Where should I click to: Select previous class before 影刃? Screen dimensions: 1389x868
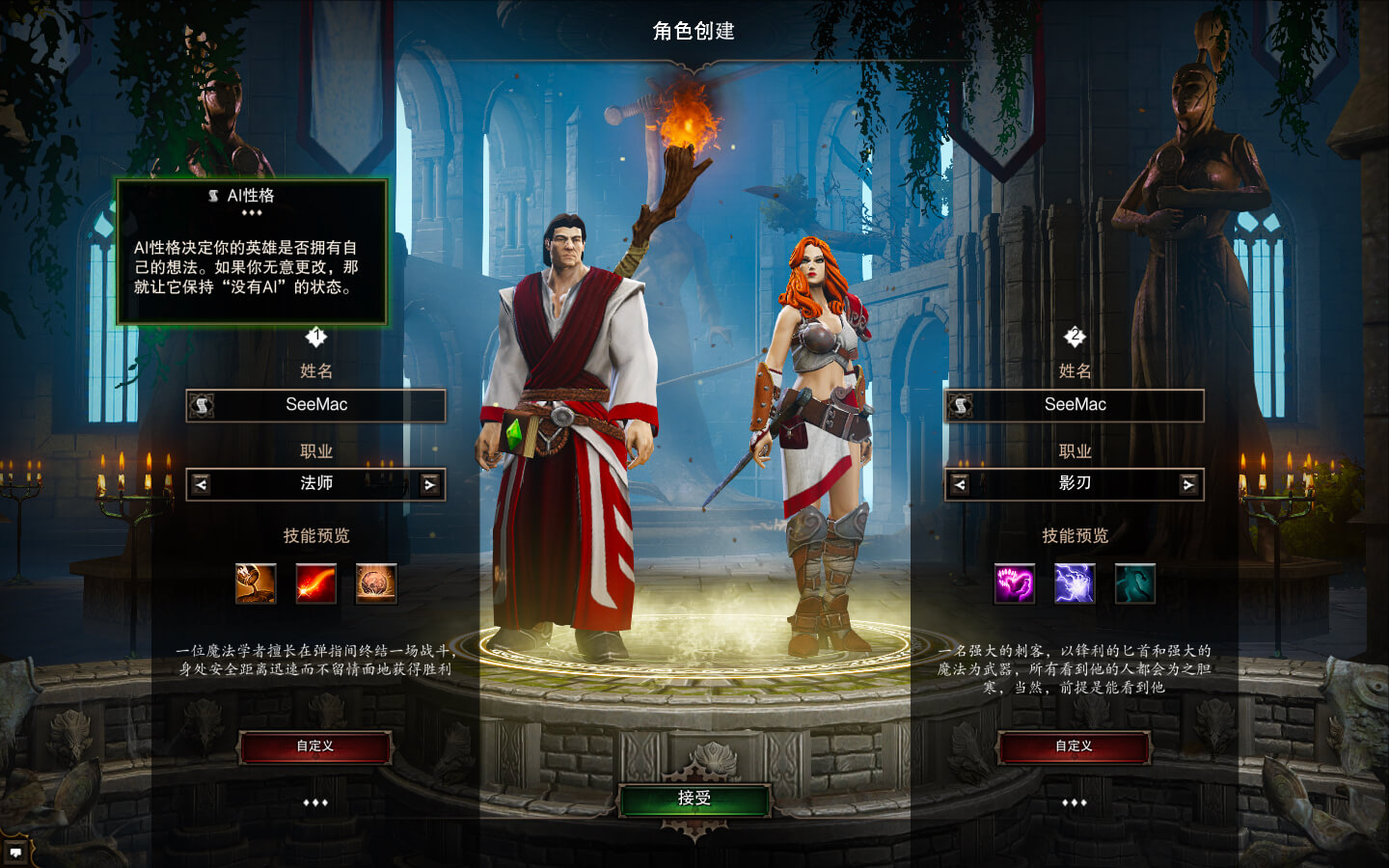pyautogui.click(x=960, y=484)
